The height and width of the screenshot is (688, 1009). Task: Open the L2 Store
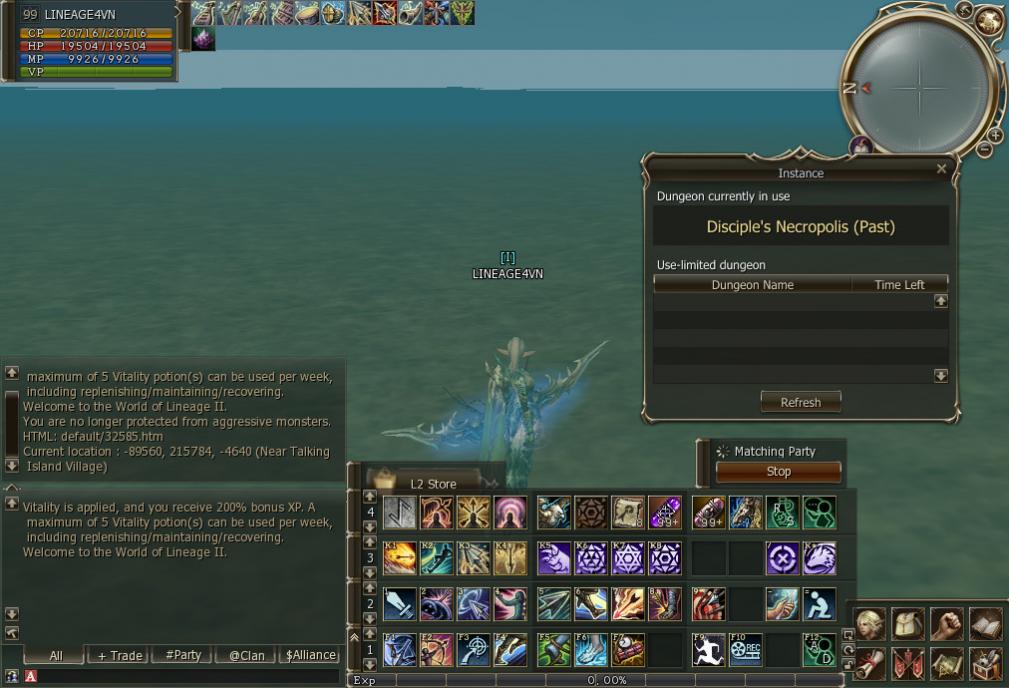click(x=433, y=484)
